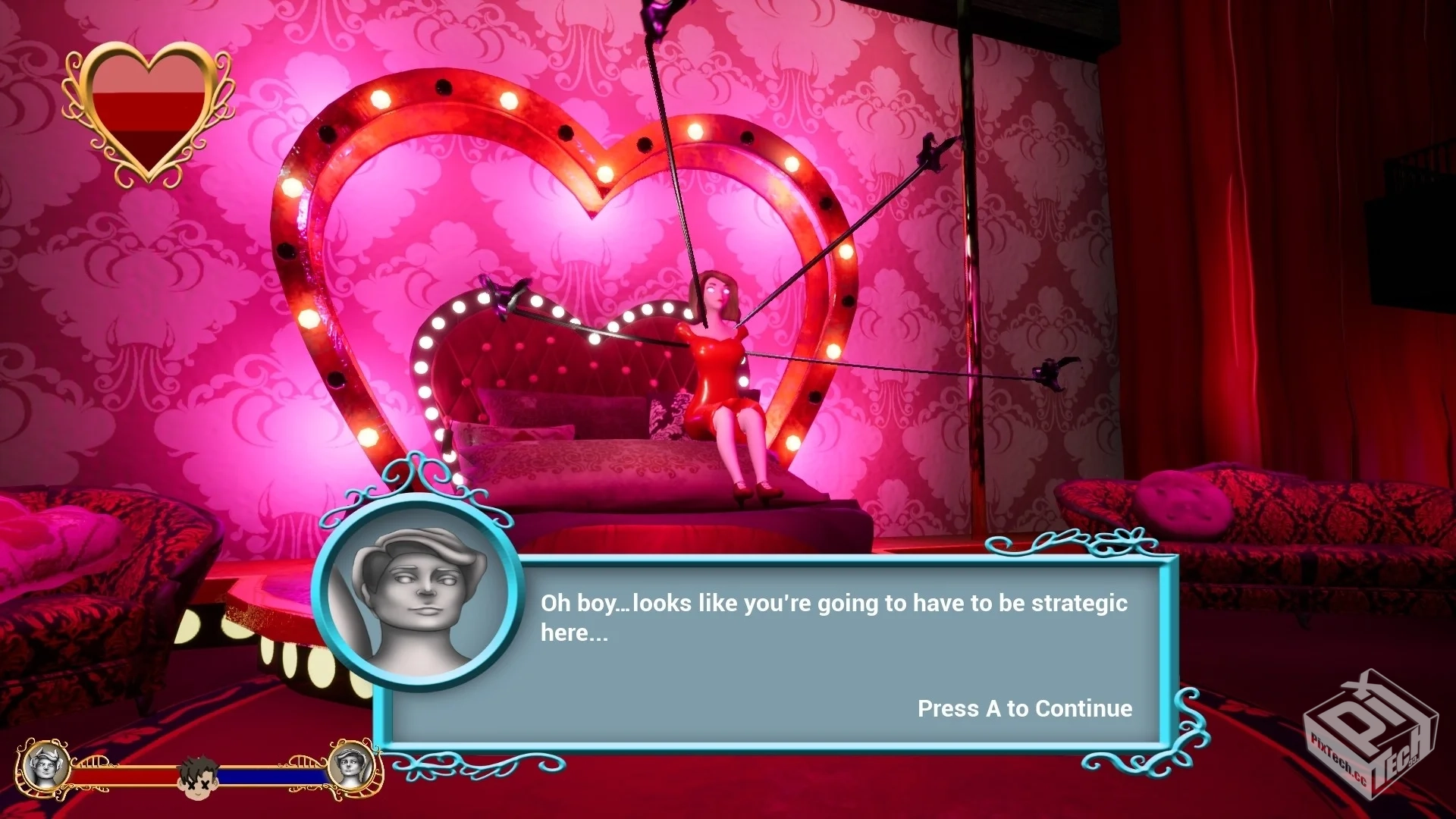1456x819 pixels.
Task: Click the golden heart meter icon
Action: pos(149,114)
